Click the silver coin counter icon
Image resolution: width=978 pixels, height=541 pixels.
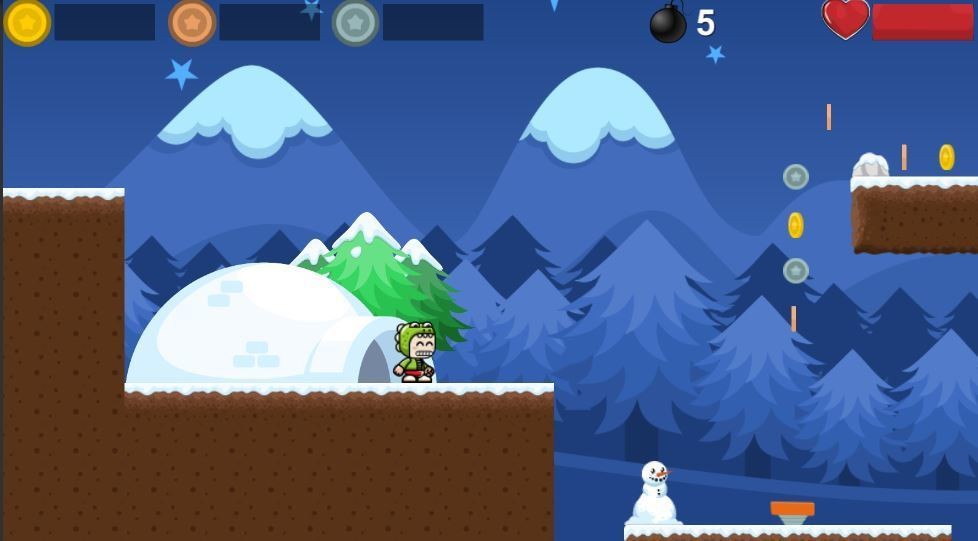click(355, 22)
